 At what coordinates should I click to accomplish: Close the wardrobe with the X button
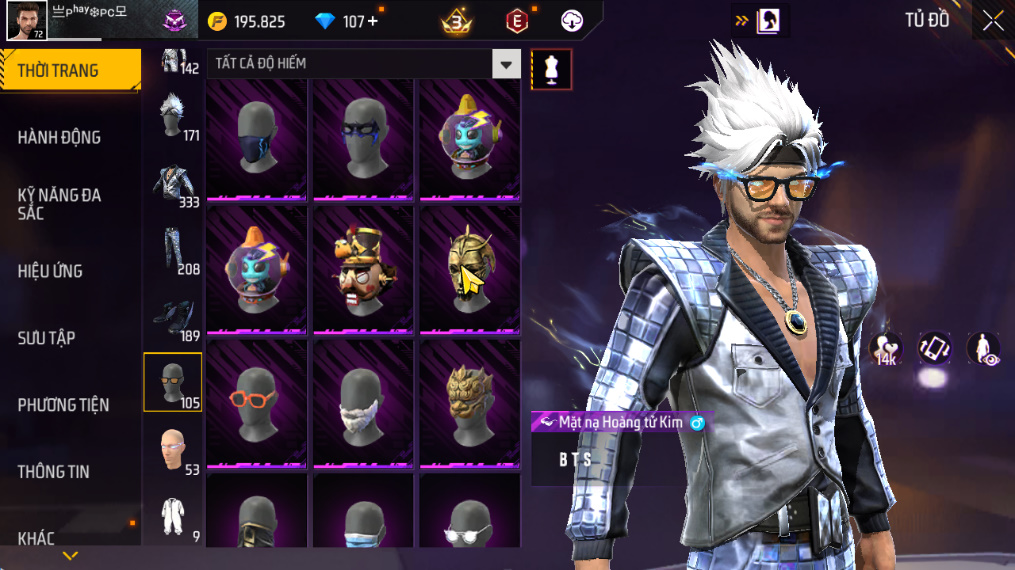pos(992,21)
